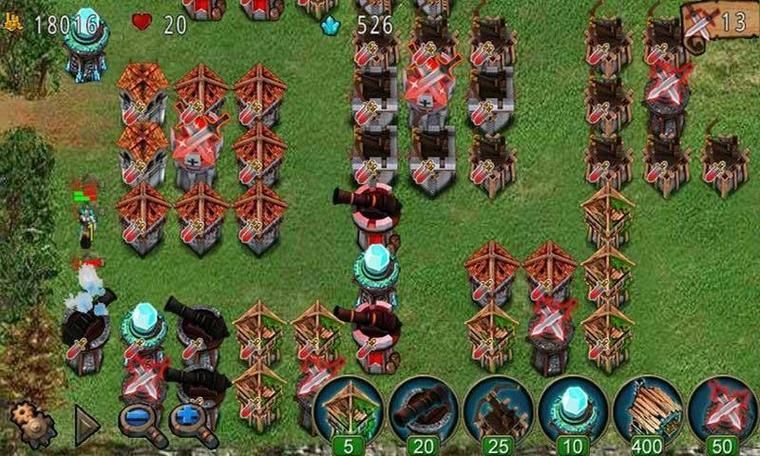Choose the wooden plank structure costing 400
760x456 pixels.
[x=647, y=408]
